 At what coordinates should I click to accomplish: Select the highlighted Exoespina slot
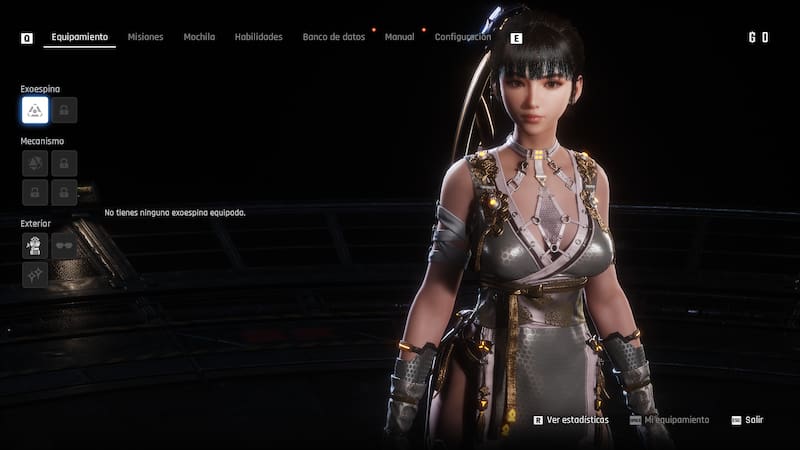35,110
